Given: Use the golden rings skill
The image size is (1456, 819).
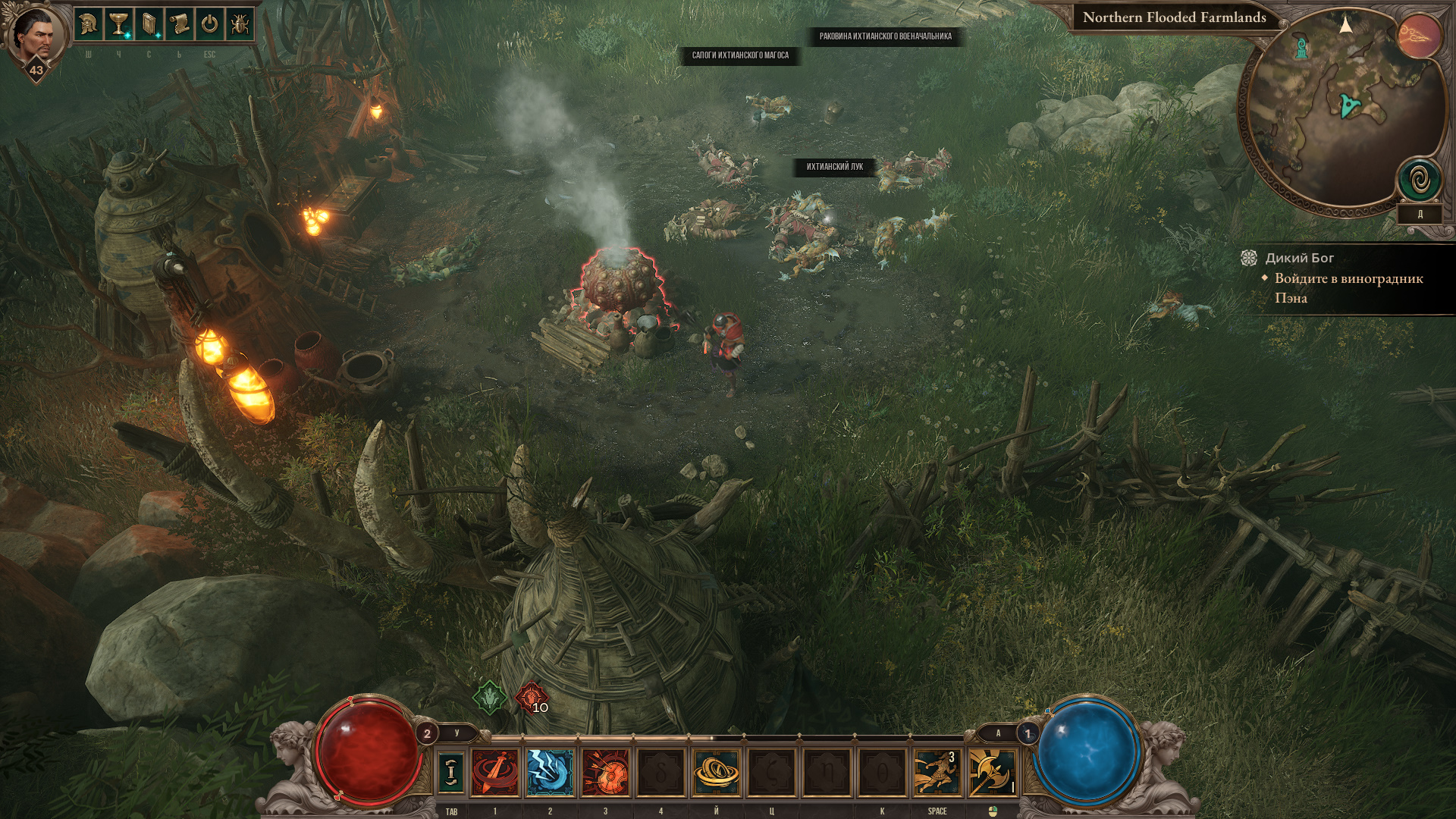Looking at the screenshot, I should (716, 773).
